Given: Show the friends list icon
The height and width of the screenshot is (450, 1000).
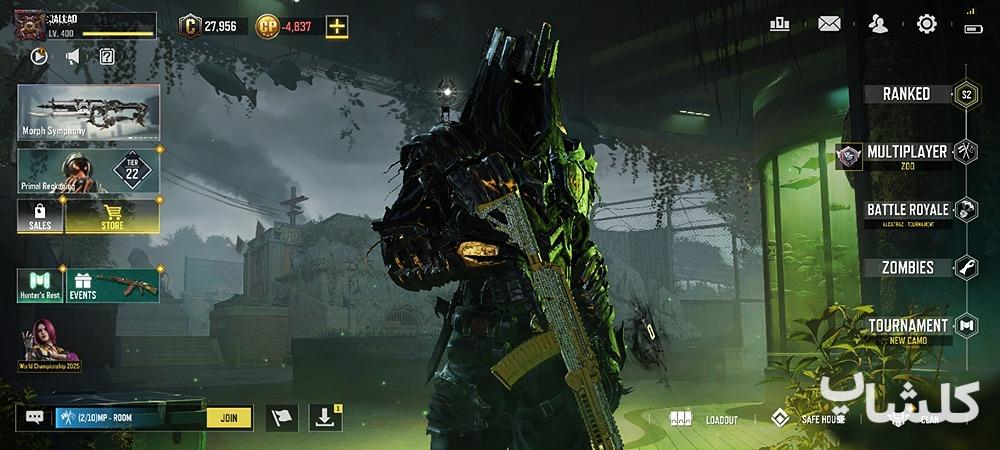Looking at the screenshot, I should (x=878, y=24).
